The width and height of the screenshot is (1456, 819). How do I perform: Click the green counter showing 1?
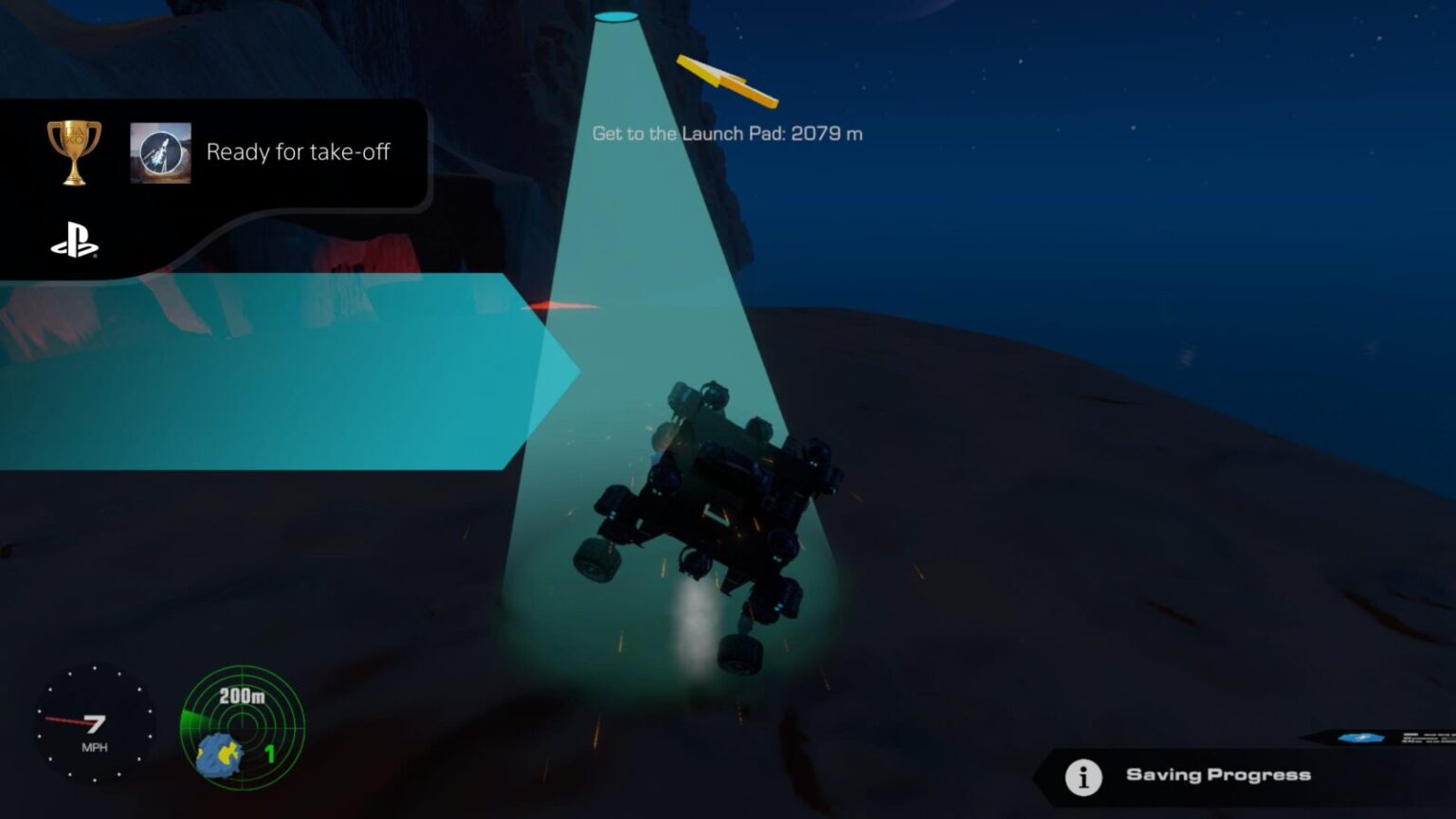coord(270,754)
